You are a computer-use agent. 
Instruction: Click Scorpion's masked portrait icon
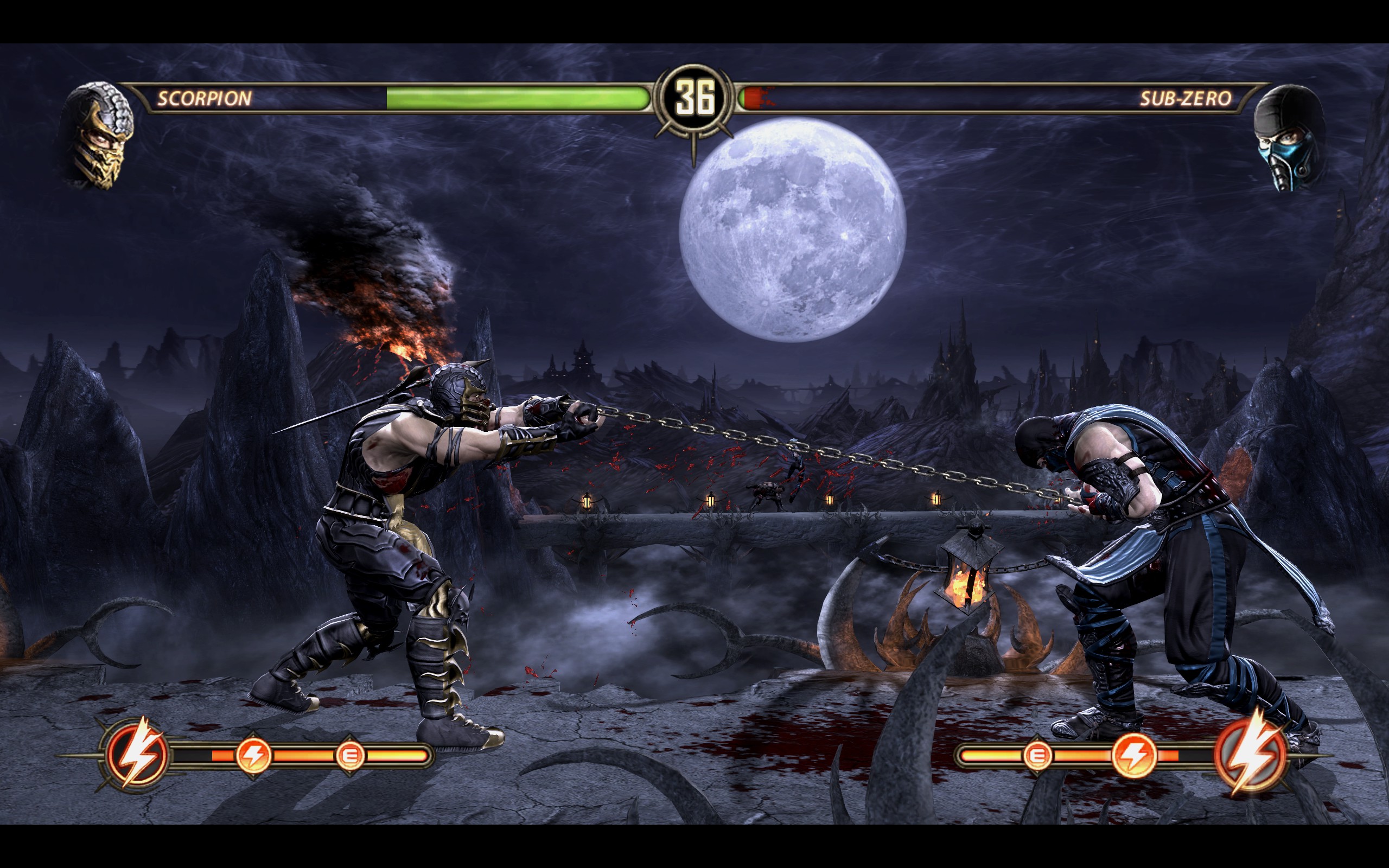(99, 136)
